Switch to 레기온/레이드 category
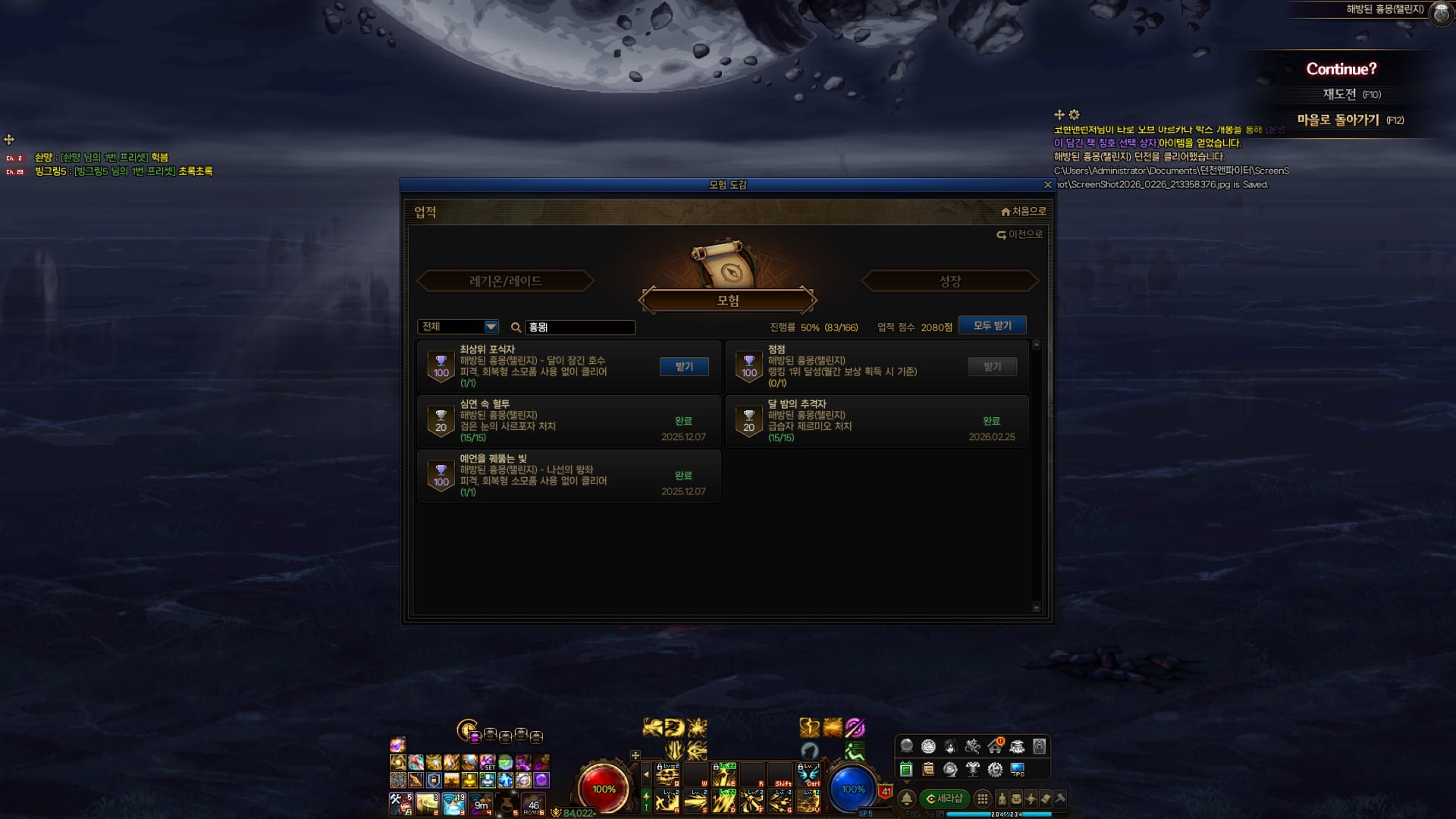 click(505, 281)
